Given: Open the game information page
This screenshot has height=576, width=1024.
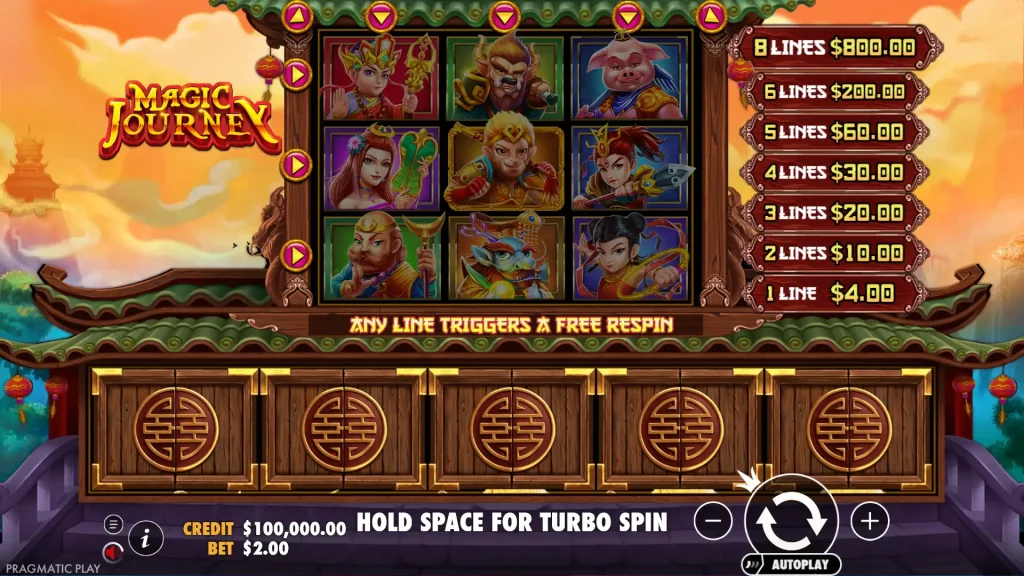Looking at the screenshot, I should (x=146, y=538).
